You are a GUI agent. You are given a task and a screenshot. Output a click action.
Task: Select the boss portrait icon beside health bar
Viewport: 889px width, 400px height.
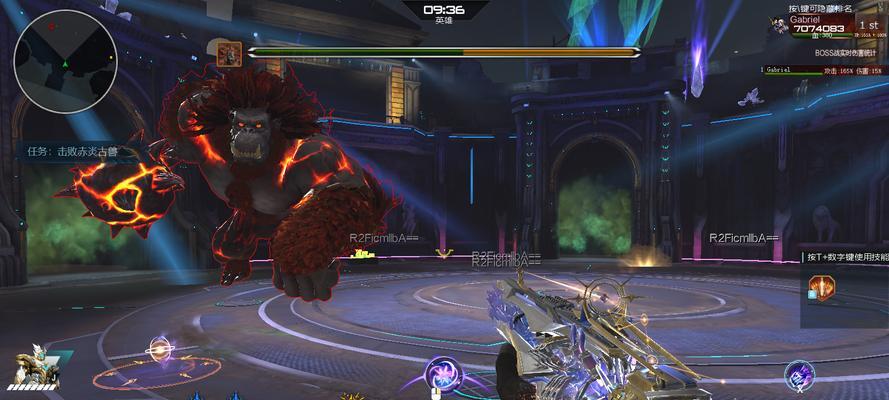tap(227, 52)
